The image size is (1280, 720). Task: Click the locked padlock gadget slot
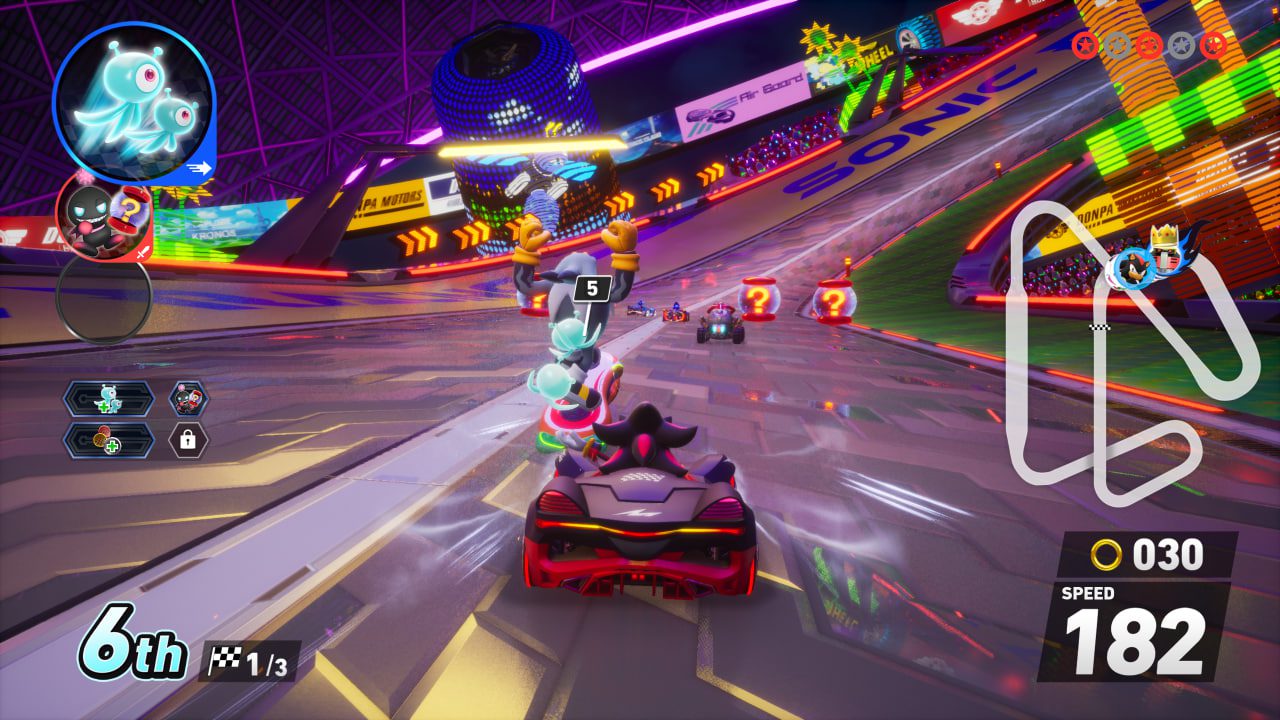click(188, 440)
